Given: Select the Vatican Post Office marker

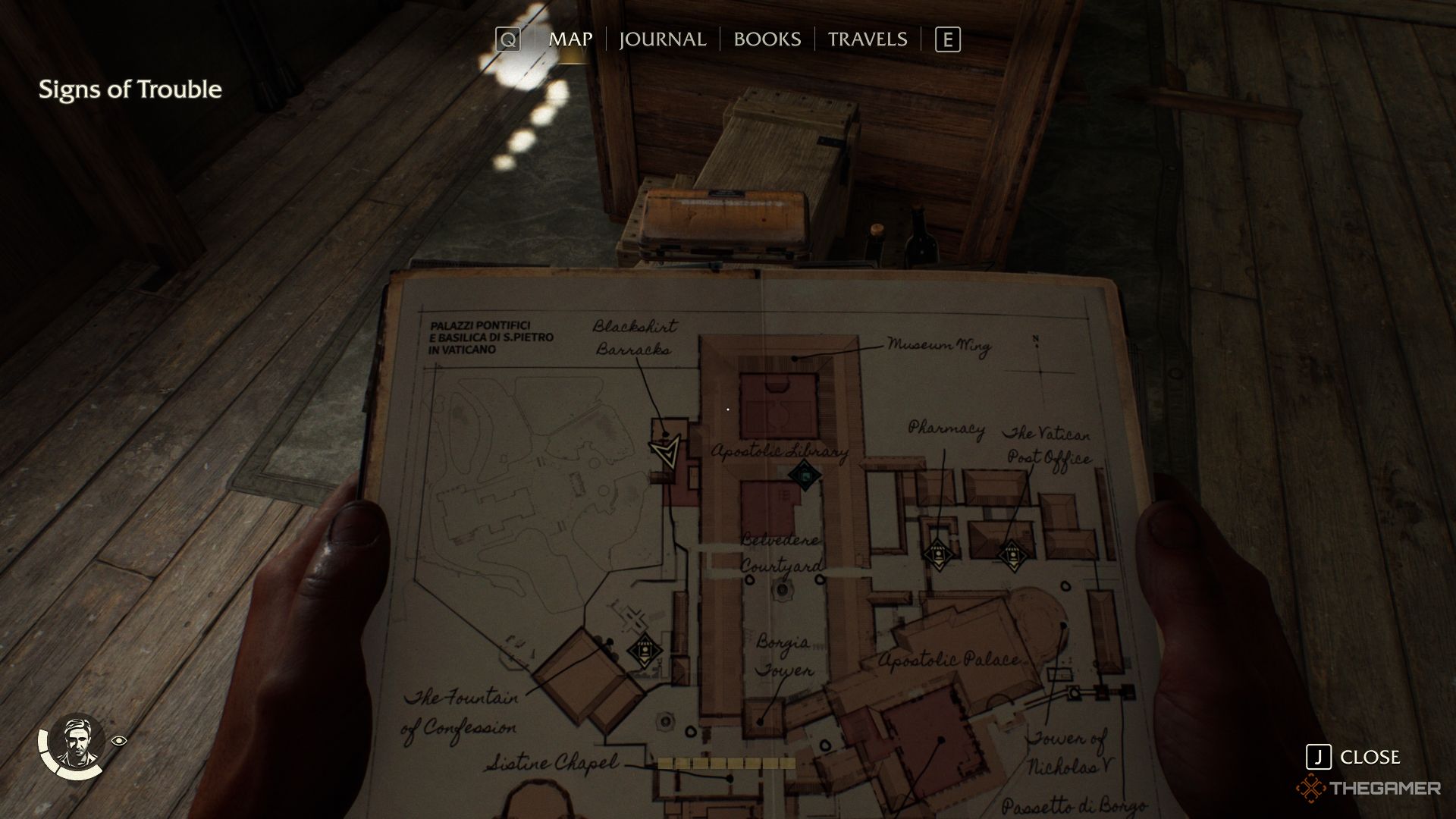Looking at the screenshot, I should coord(1012,556).
